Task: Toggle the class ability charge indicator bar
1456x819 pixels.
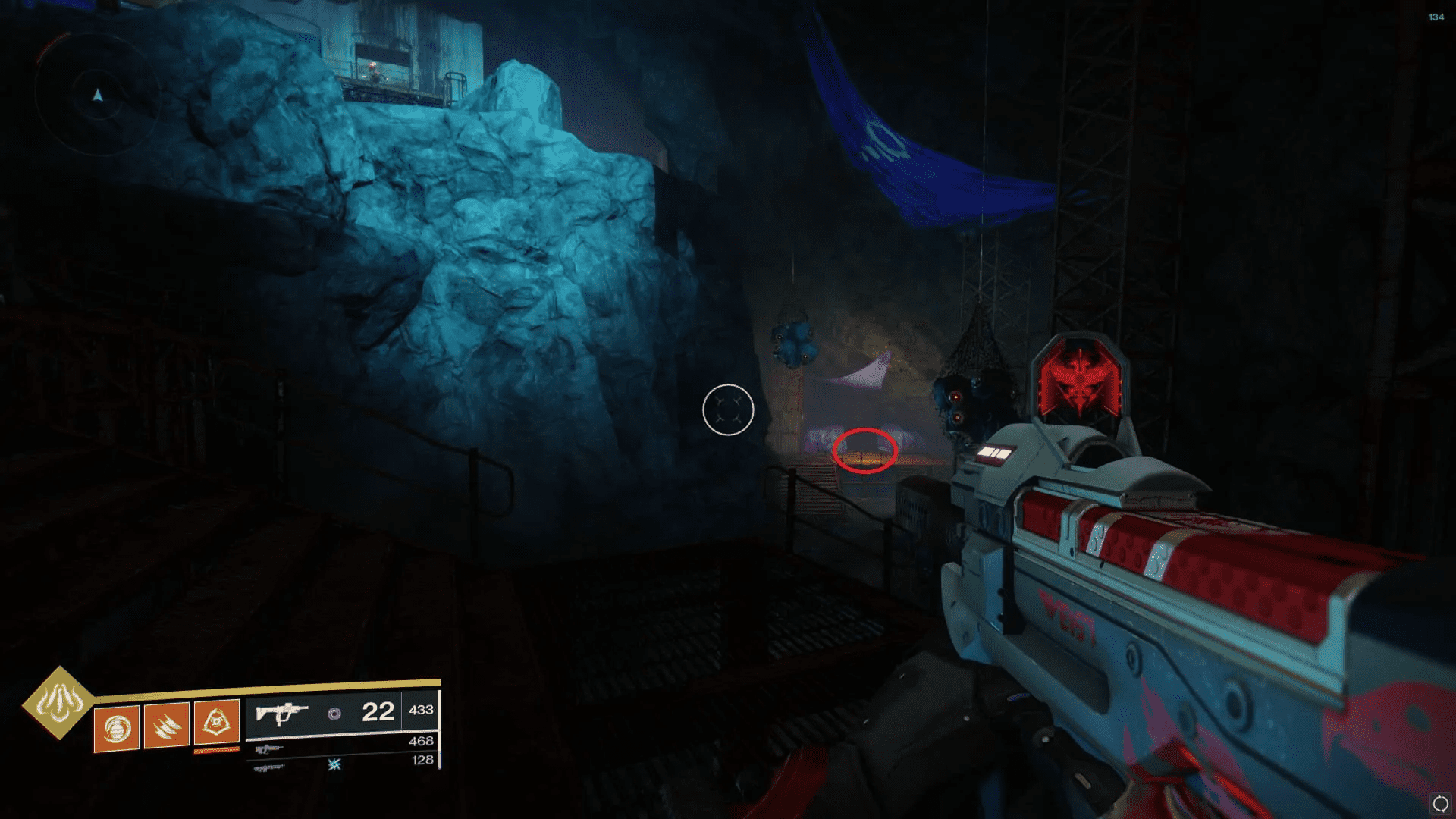Action: [x=216, y=752]
